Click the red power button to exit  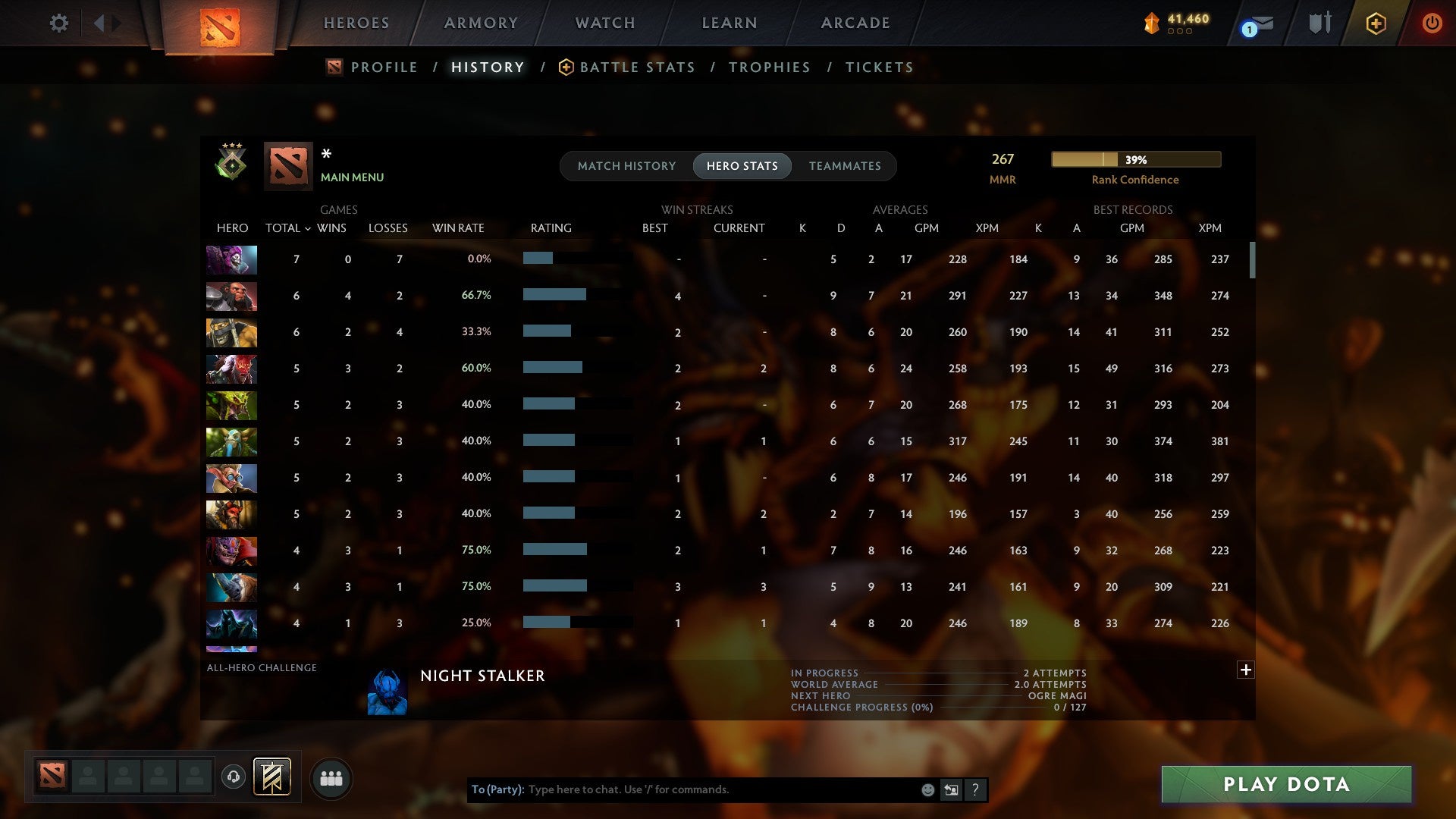click(1432, 23)
